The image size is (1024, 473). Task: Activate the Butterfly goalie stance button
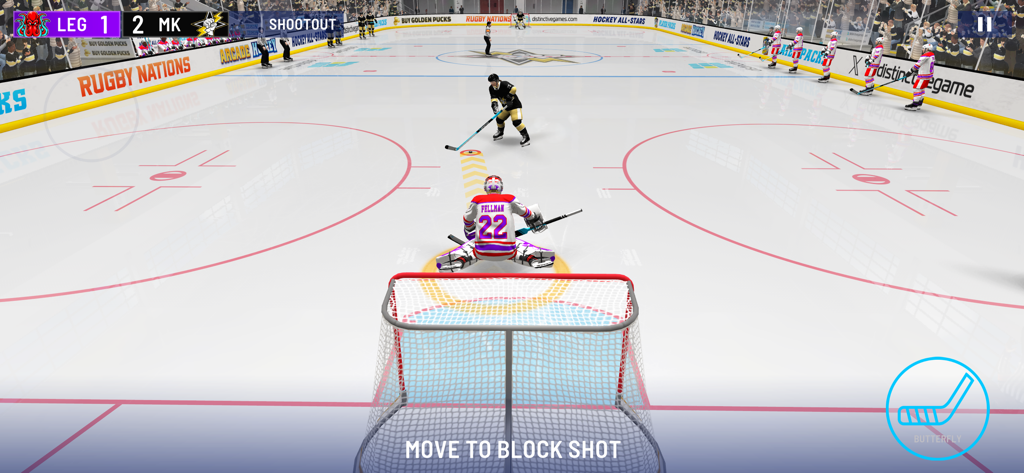pyautogui.click(x=937, y=408)
